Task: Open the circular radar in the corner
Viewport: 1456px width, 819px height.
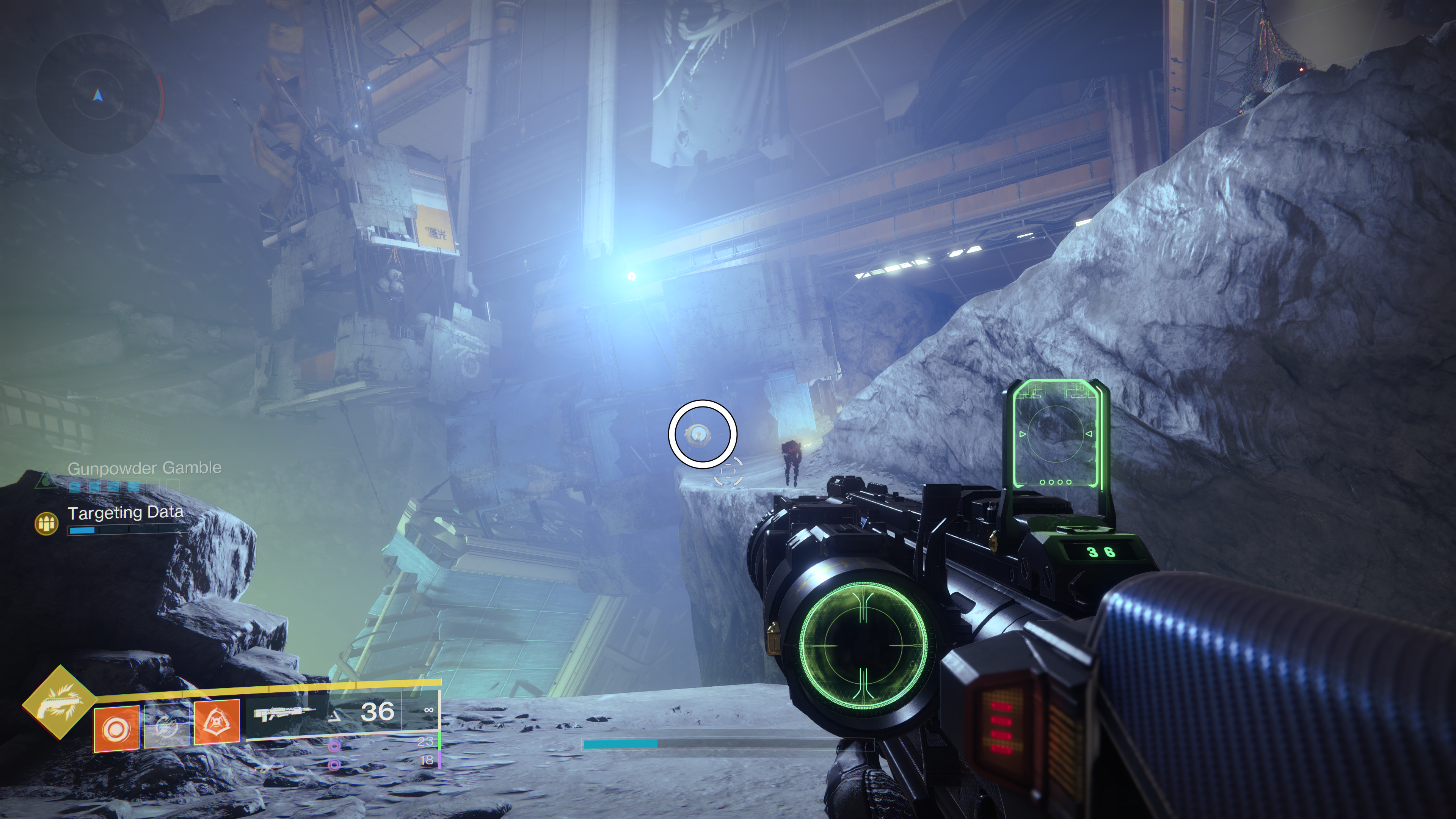Action: pyautogui.click(x=97, y=94)
